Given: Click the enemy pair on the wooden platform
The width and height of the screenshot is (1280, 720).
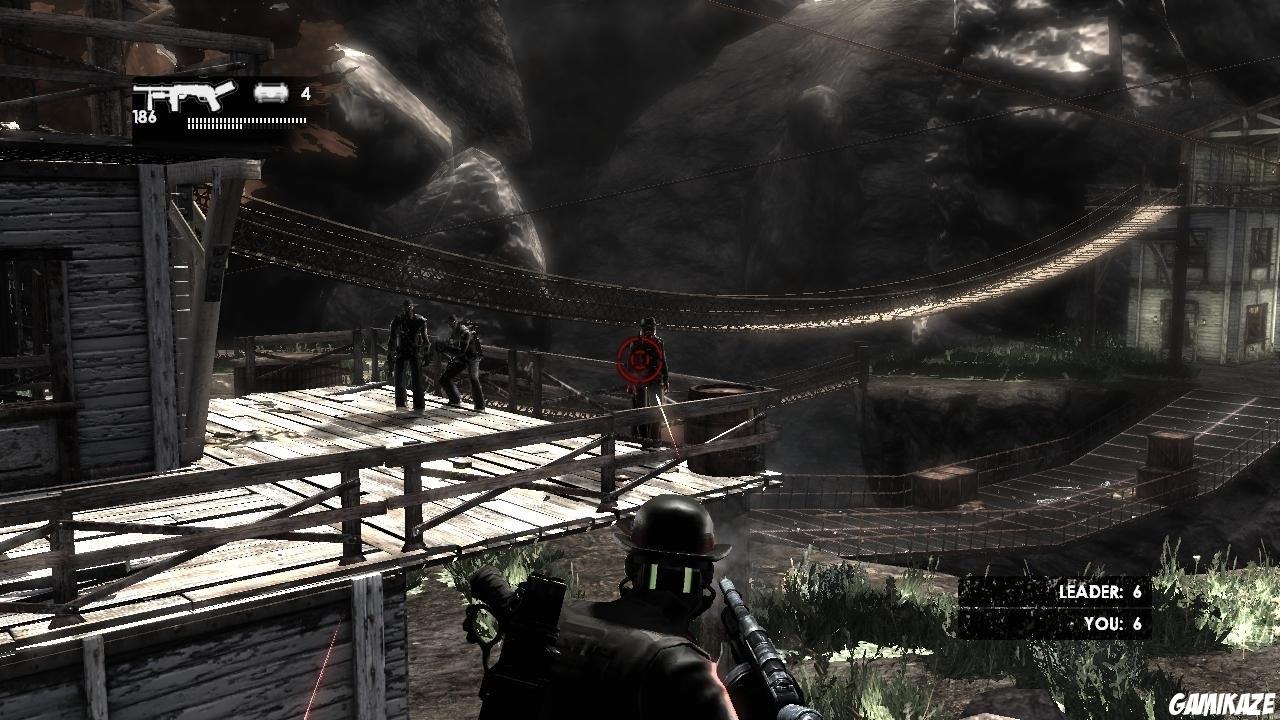Looking at the screenshot, I should point(435,360).
